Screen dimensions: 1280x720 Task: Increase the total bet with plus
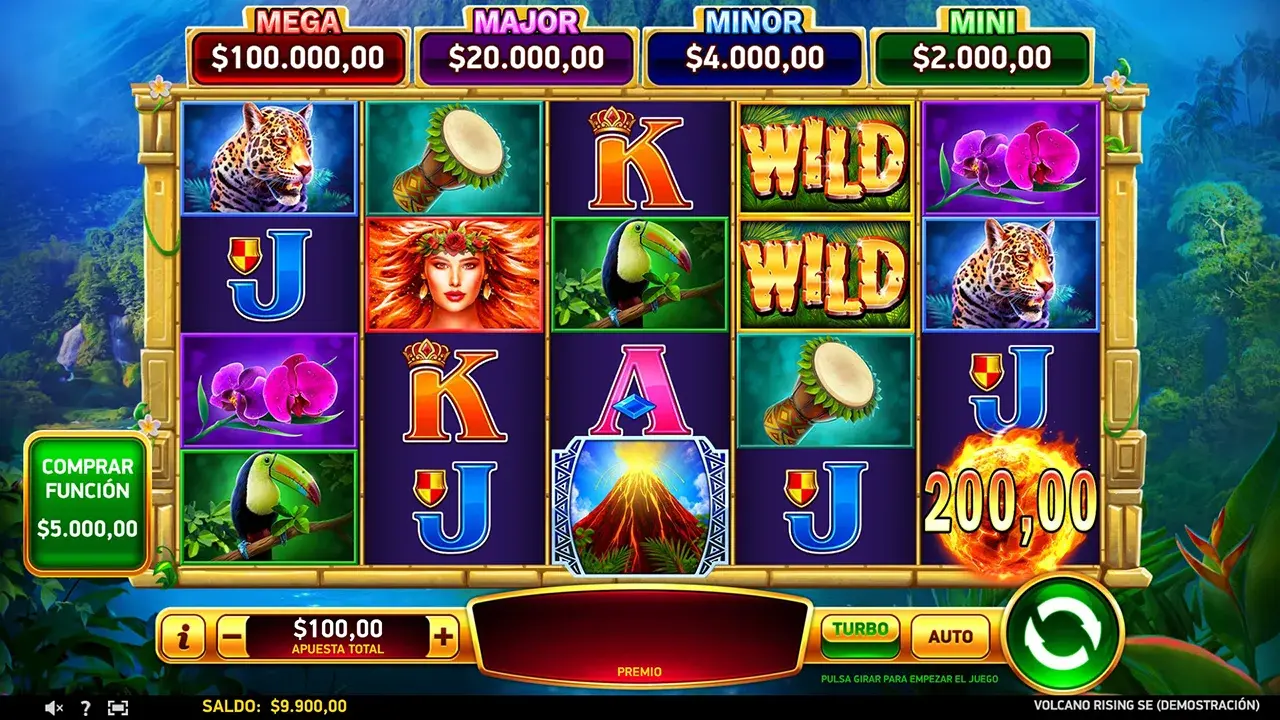pyautogui.click(x=443, y=636)
